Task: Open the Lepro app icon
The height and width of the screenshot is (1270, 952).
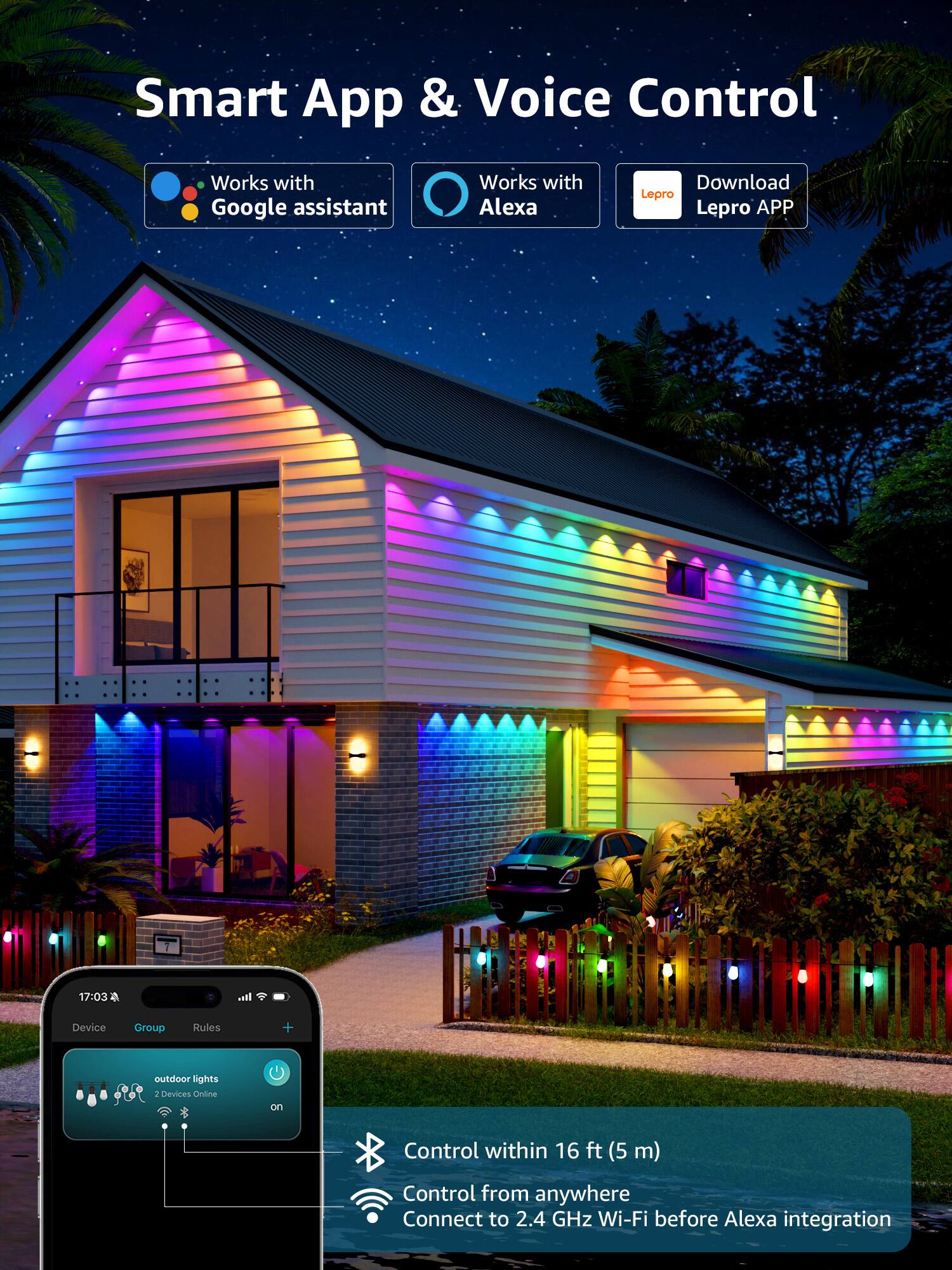Action: [x=657, y=194]
